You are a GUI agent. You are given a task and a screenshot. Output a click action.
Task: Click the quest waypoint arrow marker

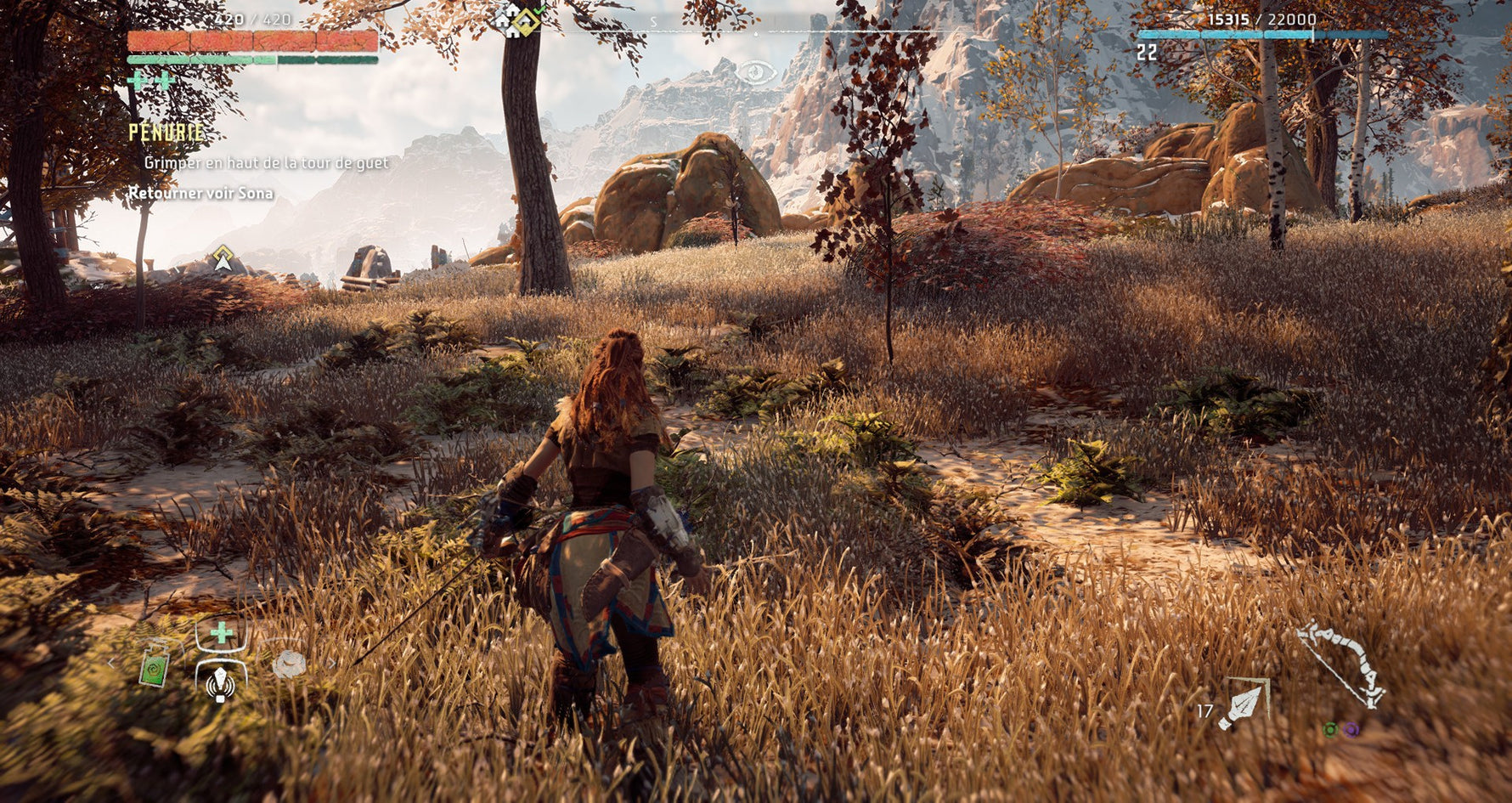pos(223,257)
